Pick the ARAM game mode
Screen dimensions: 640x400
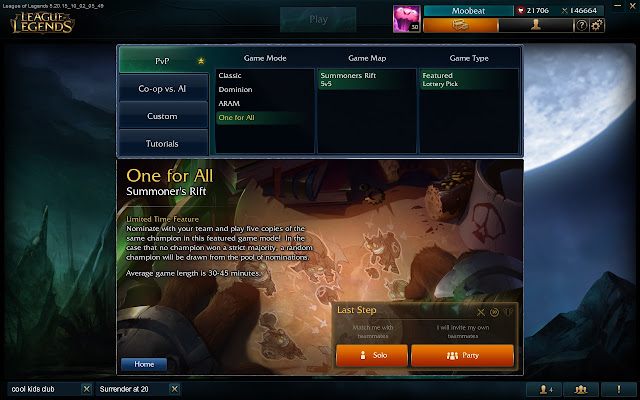[x=229, y=104]
